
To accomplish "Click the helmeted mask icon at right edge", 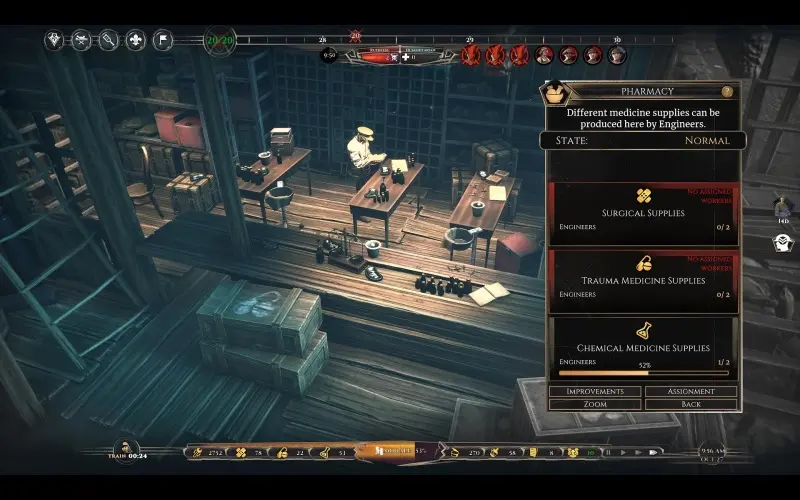I will 784,242.
